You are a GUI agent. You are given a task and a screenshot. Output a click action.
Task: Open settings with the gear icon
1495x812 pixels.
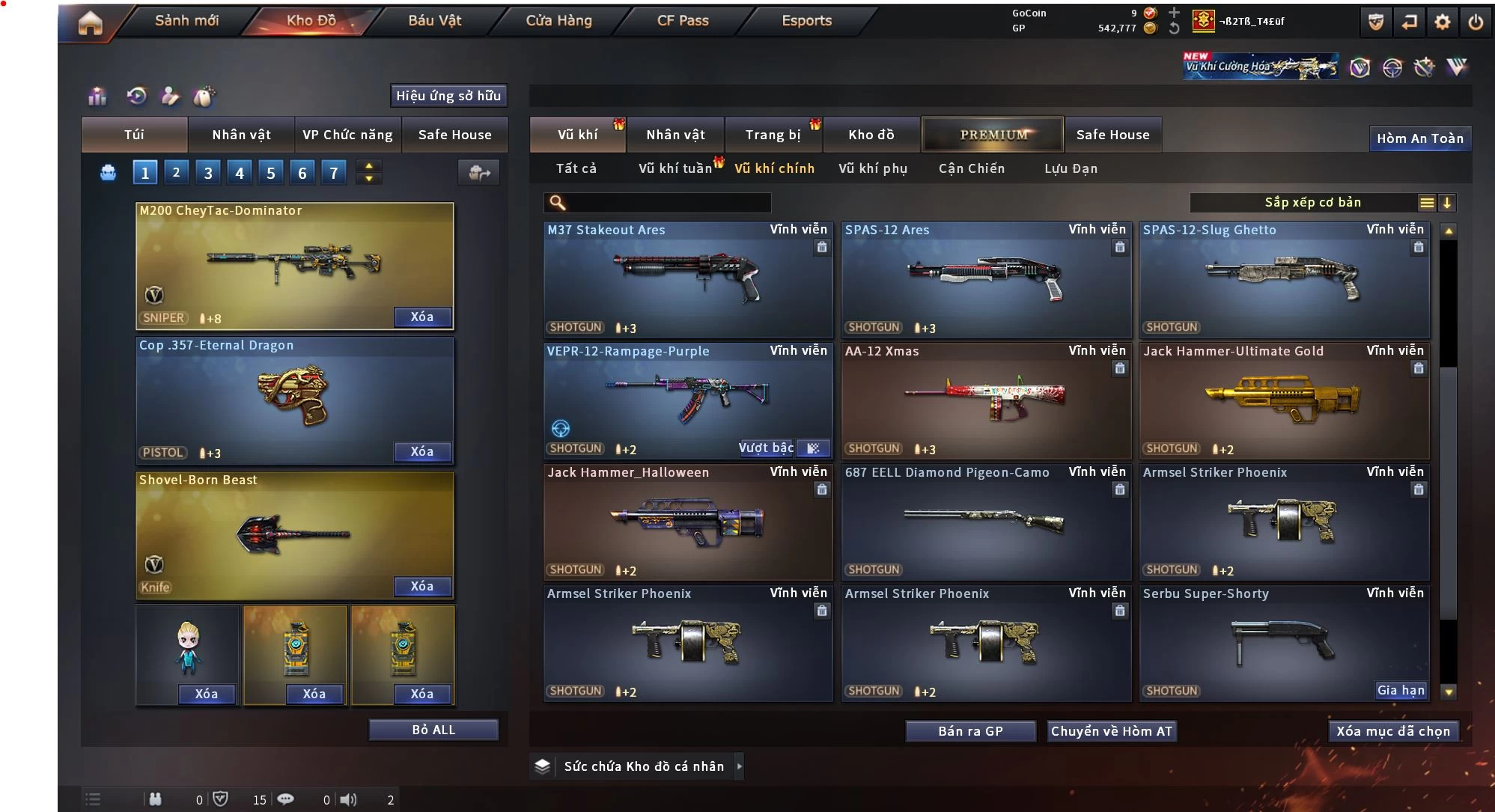(x=1442, y=22)
